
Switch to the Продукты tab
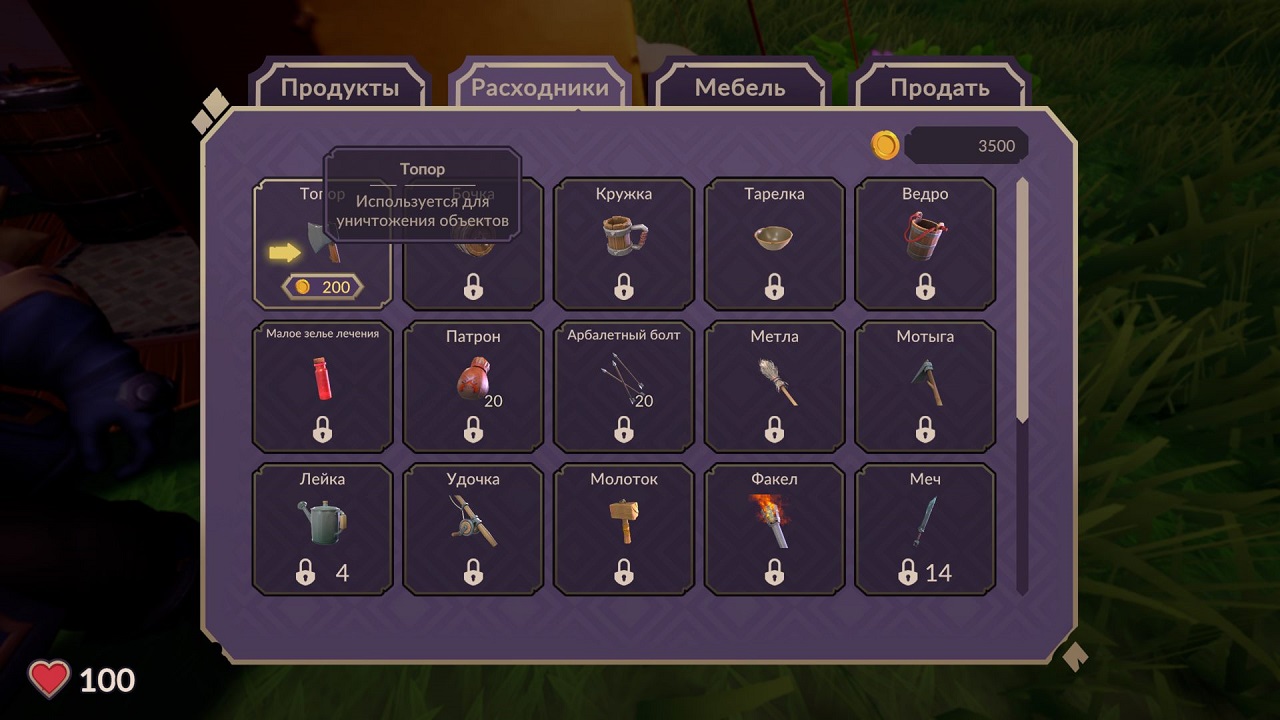coord(340,88)
